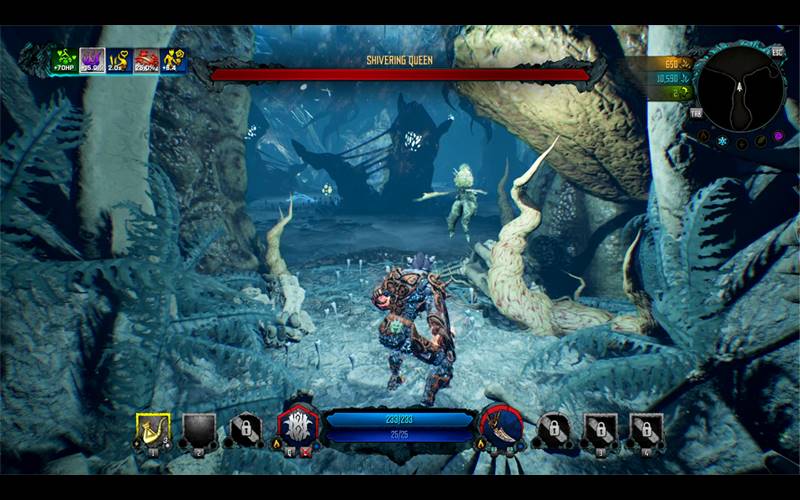Viewport: 800px width, 500px height.
Task: Click the green +70HP buff icon
Action: 65,59
